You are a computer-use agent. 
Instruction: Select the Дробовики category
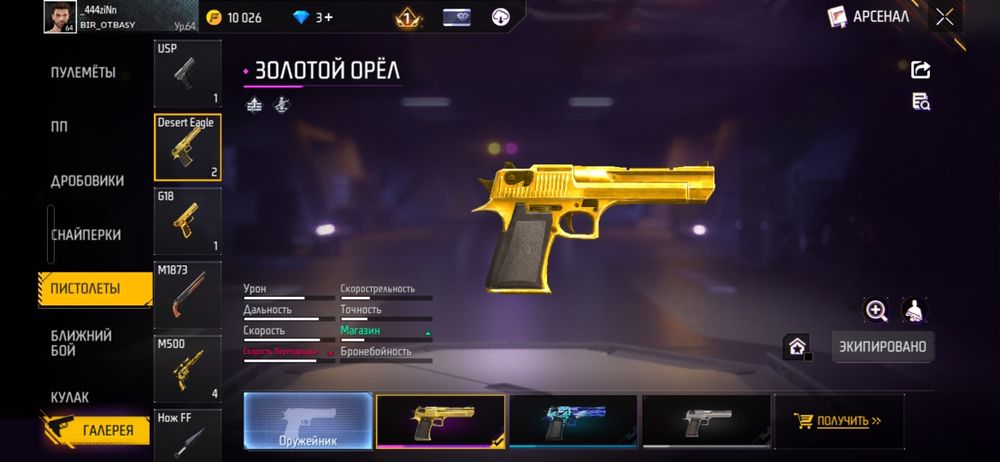tap(88, 181)
